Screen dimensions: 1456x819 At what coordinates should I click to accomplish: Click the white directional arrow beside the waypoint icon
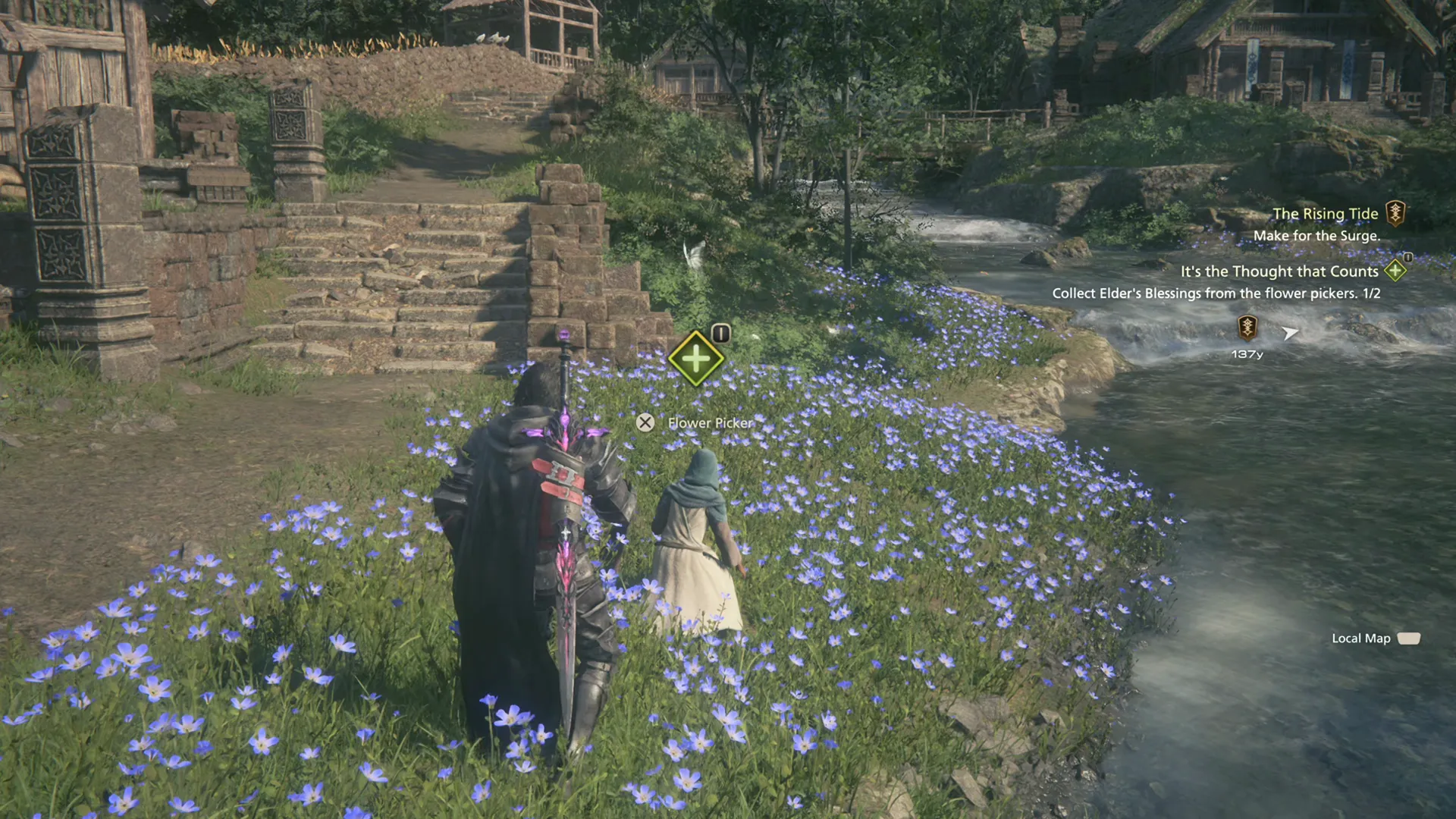(x=1289, y=334)
